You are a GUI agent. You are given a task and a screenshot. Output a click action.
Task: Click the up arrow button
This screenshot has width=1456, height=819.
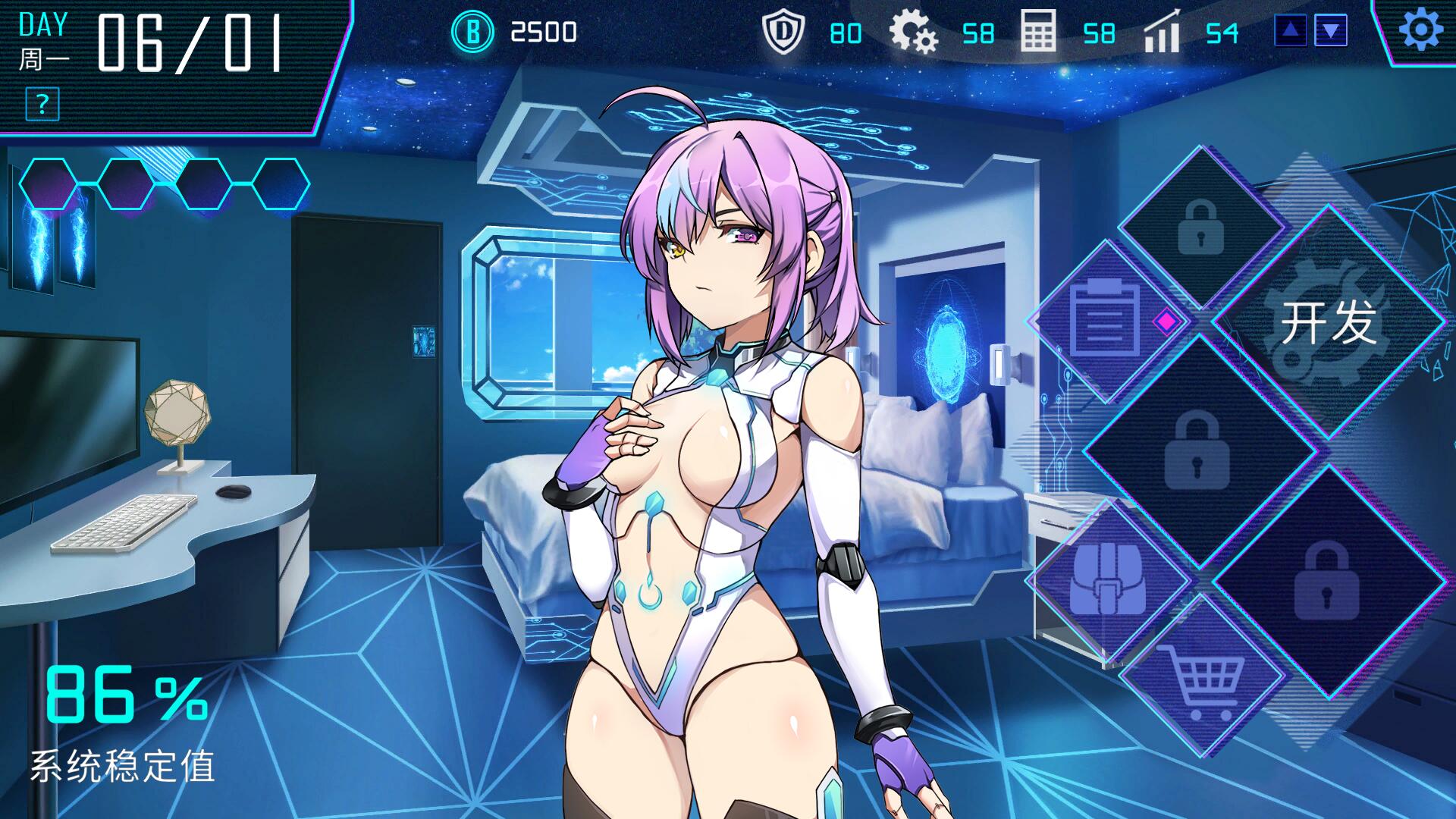(1291, 31)
